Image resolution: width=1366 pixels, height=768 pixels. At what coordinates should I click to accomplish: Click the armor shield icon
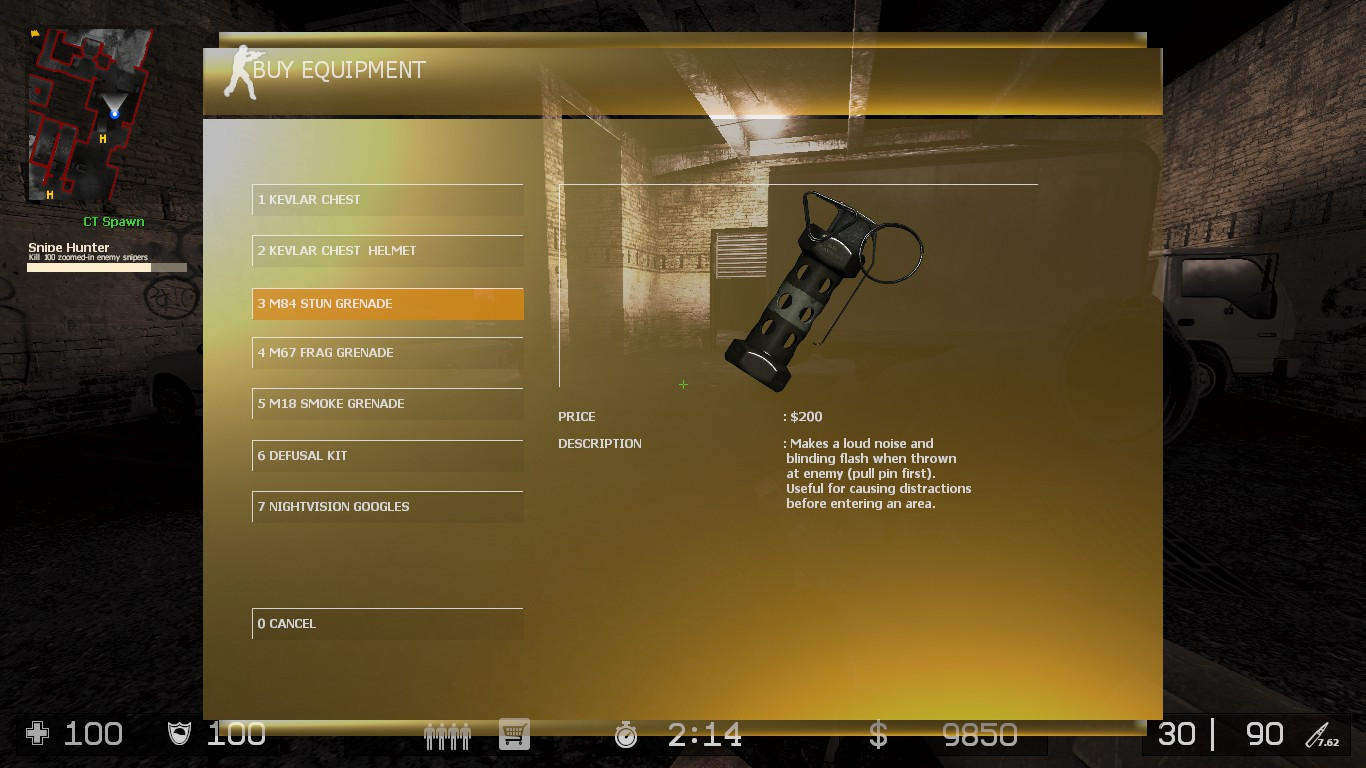click(180, 734)
